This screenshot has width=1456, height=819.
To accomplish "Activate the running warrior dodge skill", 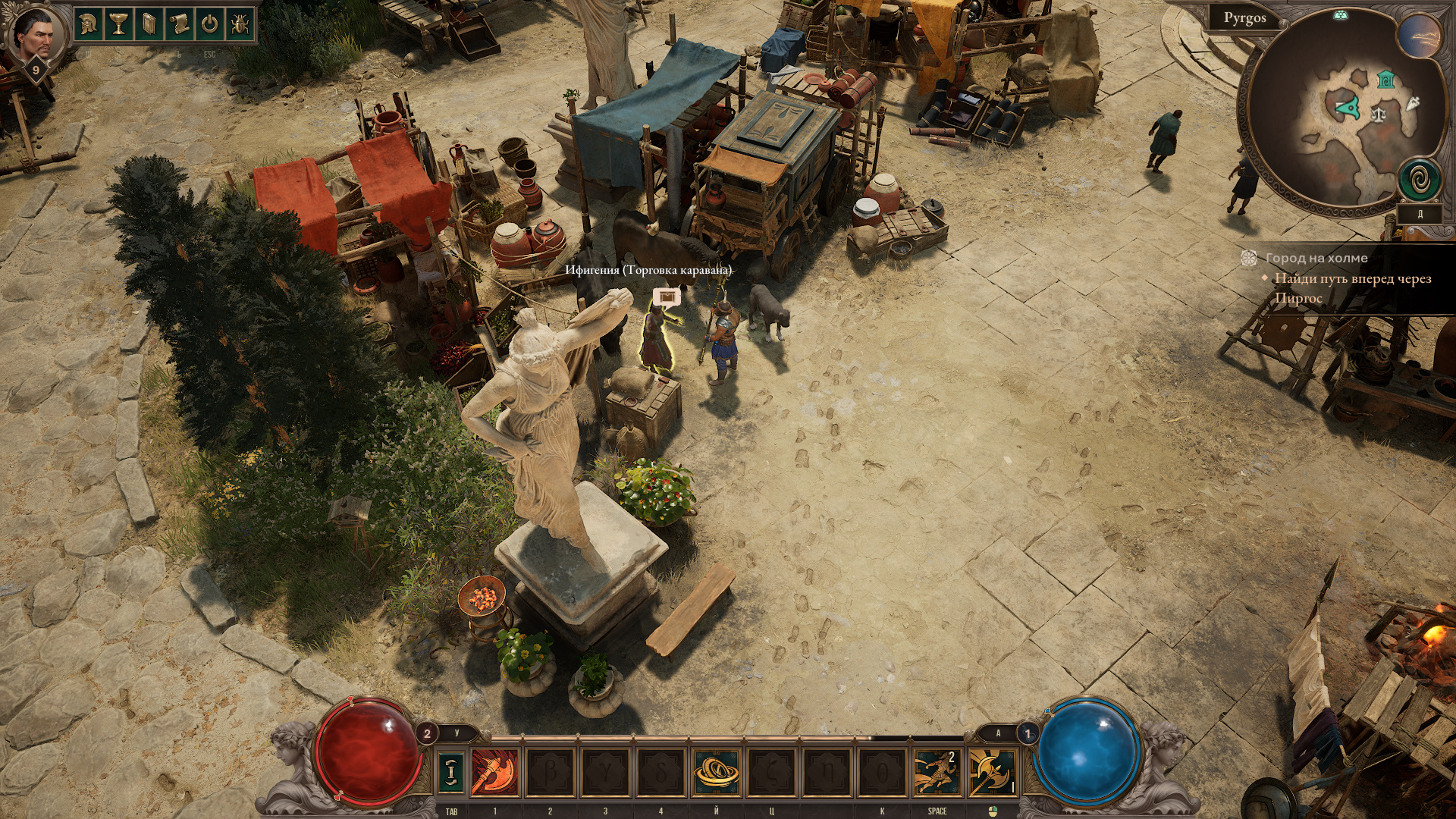I will point(936,772).
